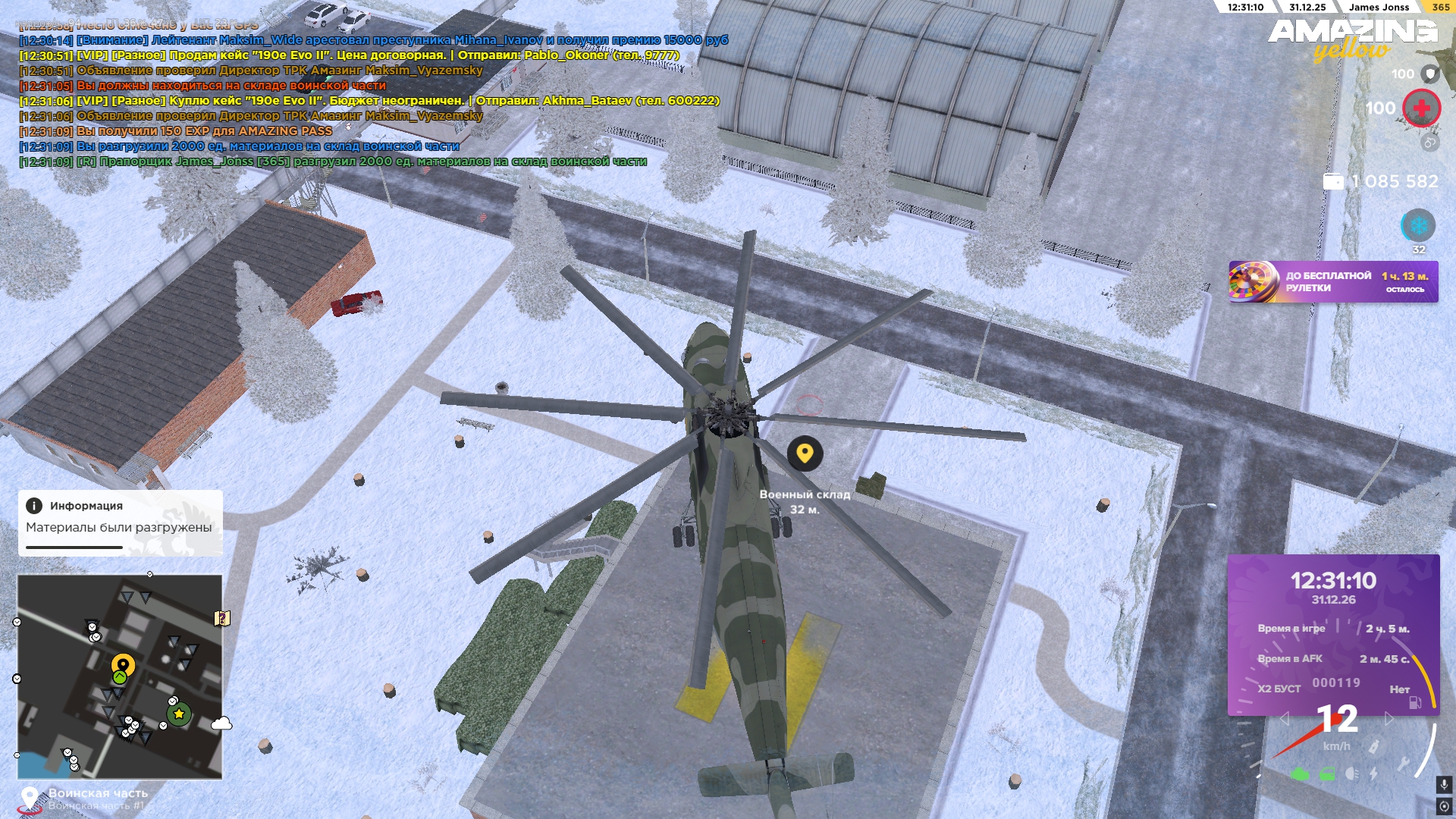This screenshot has width=1456, height=819.
Task: Click the snowflake temperature icon
Action: 1418,225
